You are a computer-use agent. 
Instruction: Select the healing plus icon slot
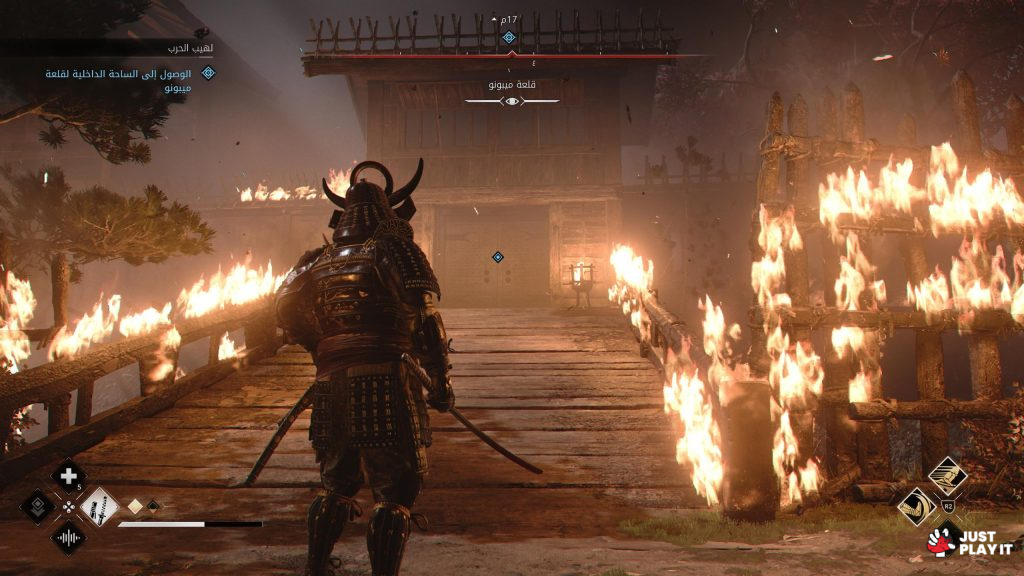click(x=68, y=477)
